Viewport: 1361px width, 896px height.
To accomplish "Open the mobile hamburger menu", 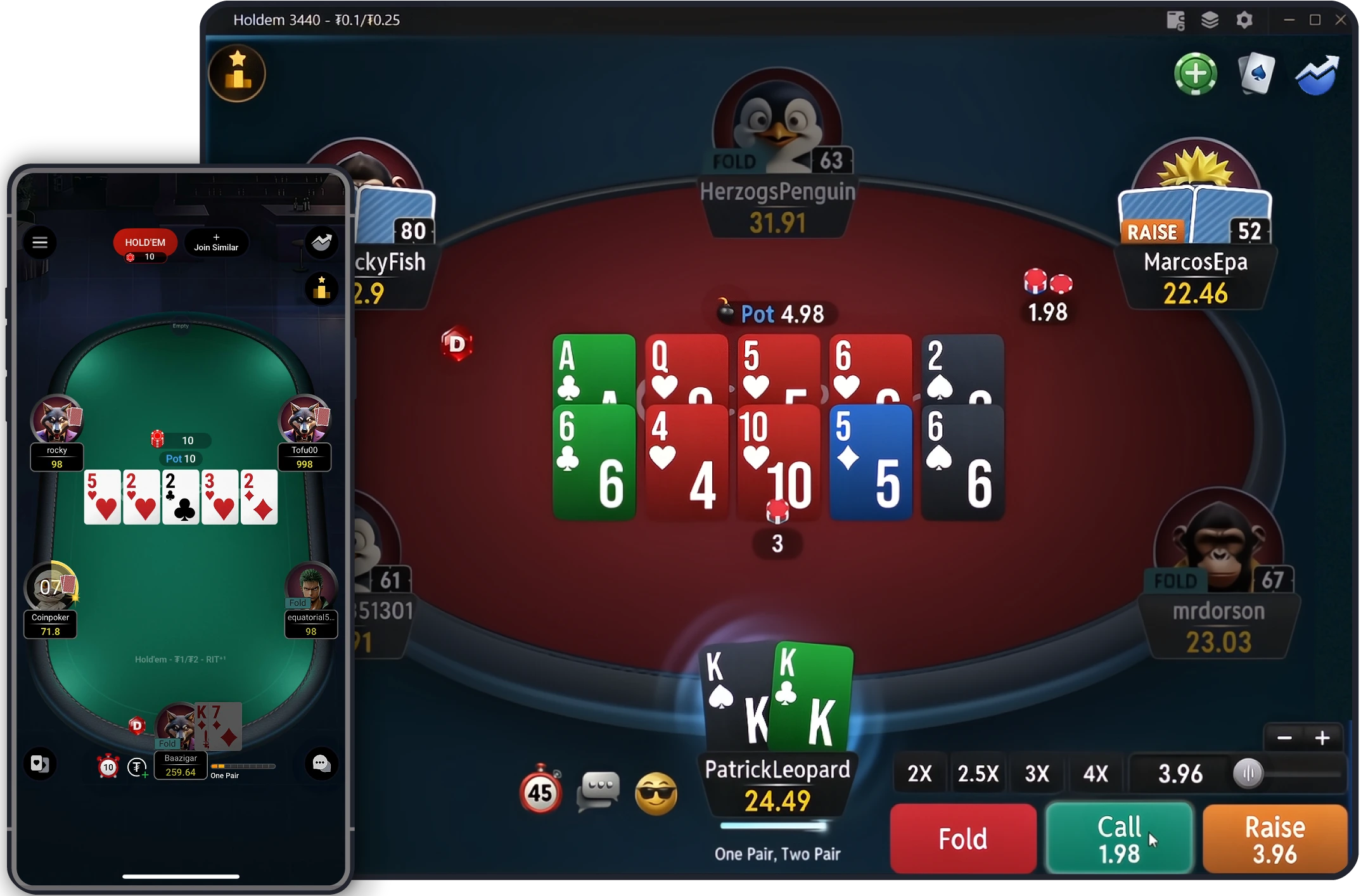I will 40,243.
